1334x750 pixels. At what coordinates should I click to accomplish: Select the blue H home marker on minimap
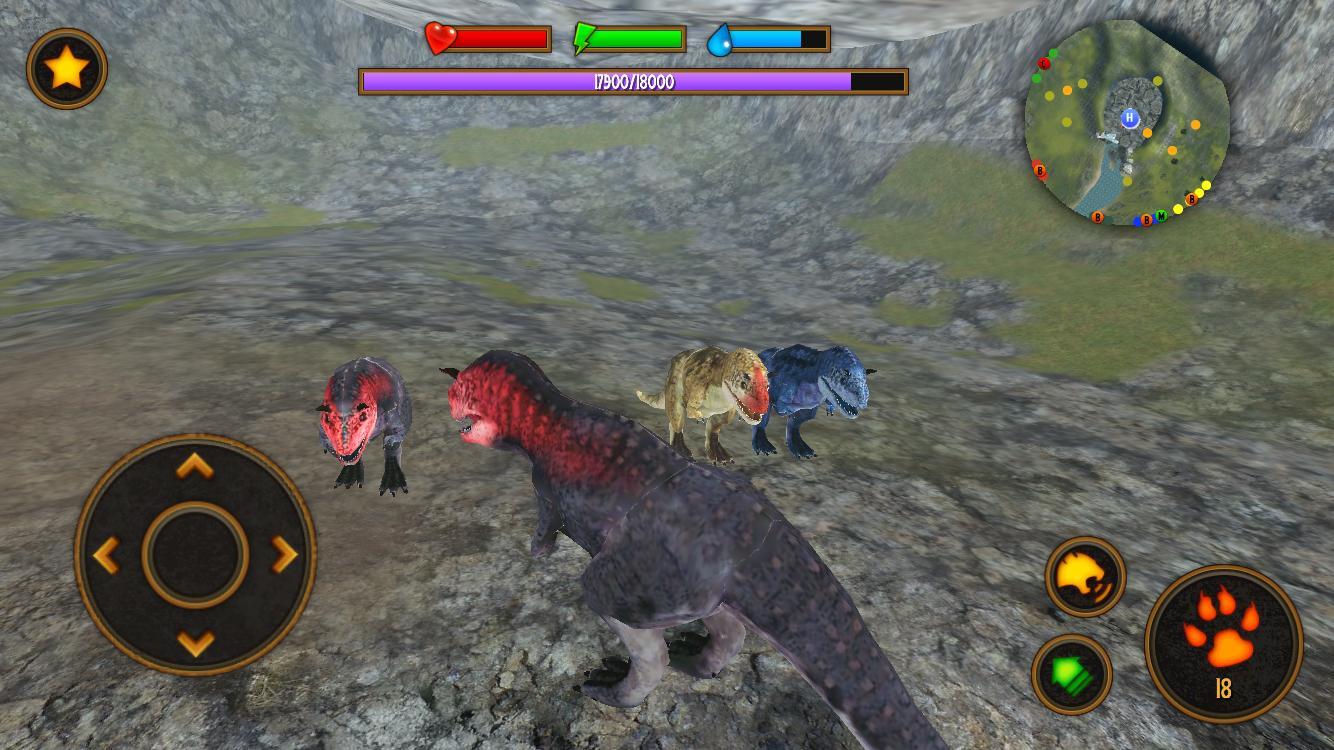1130,118
